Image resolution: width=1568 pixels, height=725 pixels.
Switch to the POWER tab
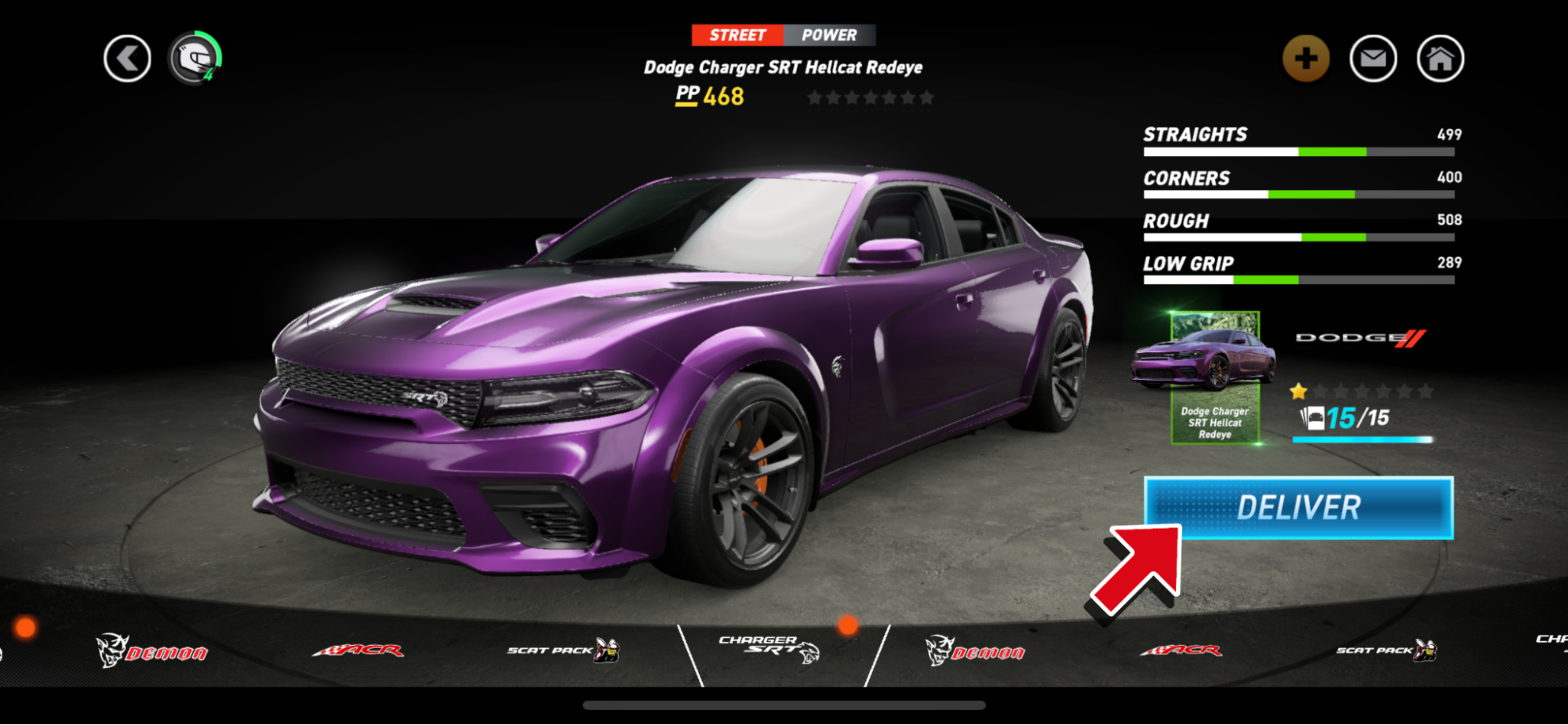pyautogui.click(x=829, y=35)
